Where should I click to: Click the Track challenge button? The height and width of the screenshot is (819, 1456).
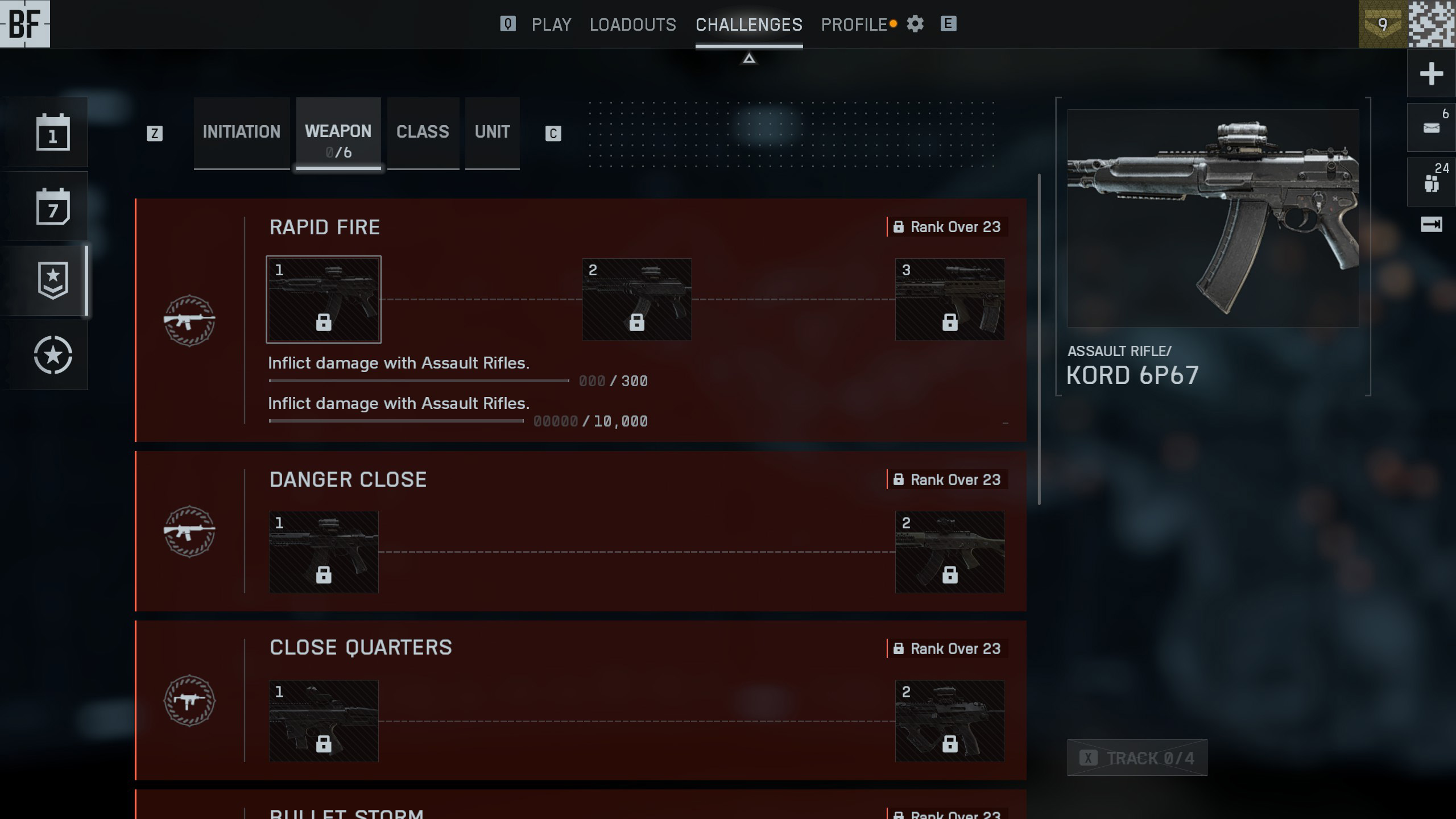tap(1137, 758)
